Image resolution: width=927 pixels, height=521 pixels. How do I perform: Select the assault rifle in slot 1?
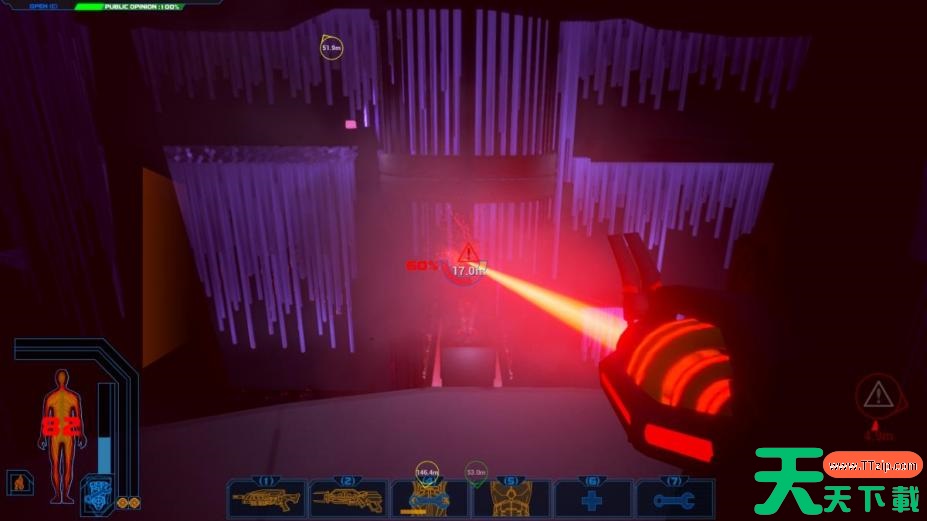tap(266, 497)
